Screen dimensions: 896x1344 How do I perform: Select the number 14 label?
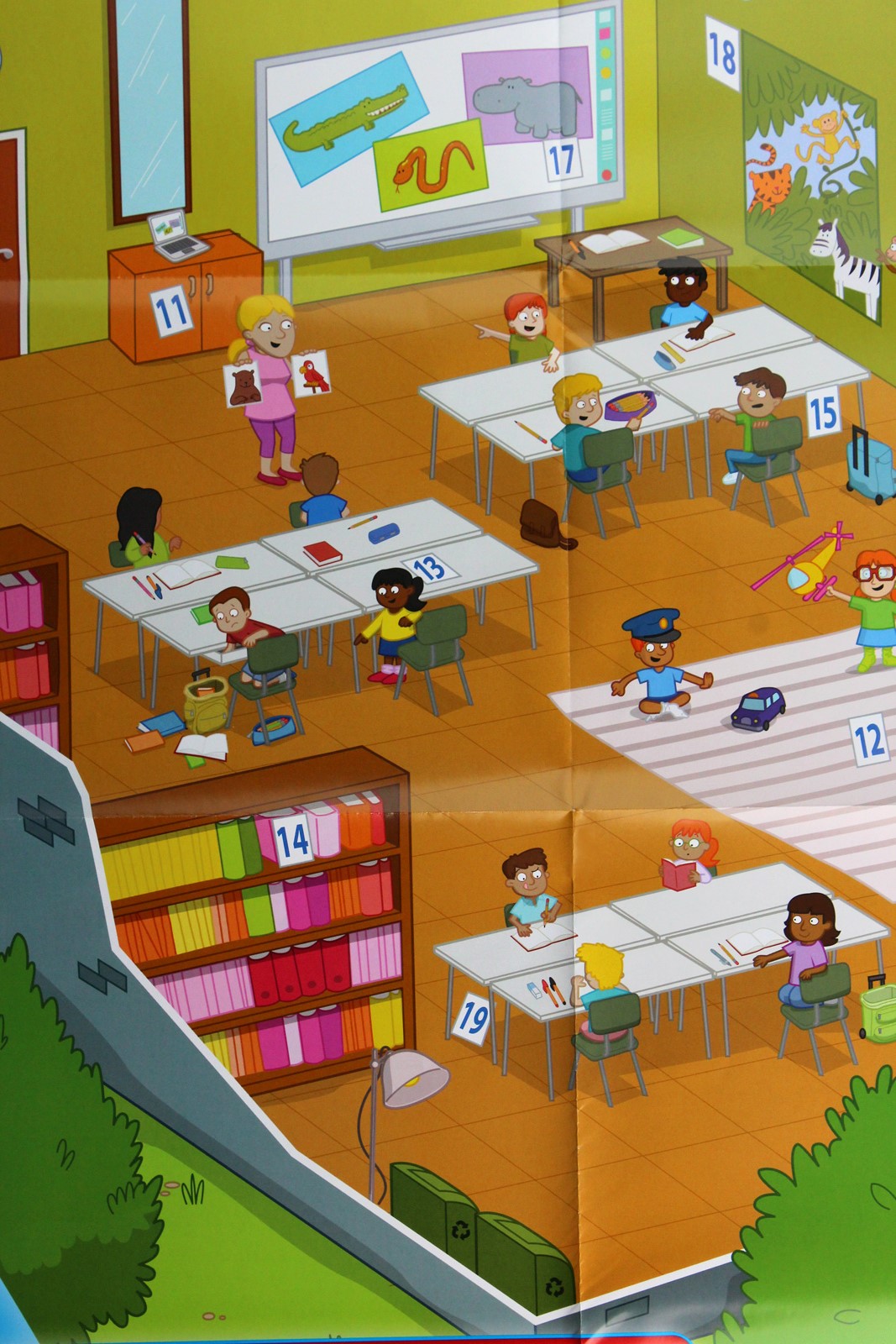coord(292,838)
